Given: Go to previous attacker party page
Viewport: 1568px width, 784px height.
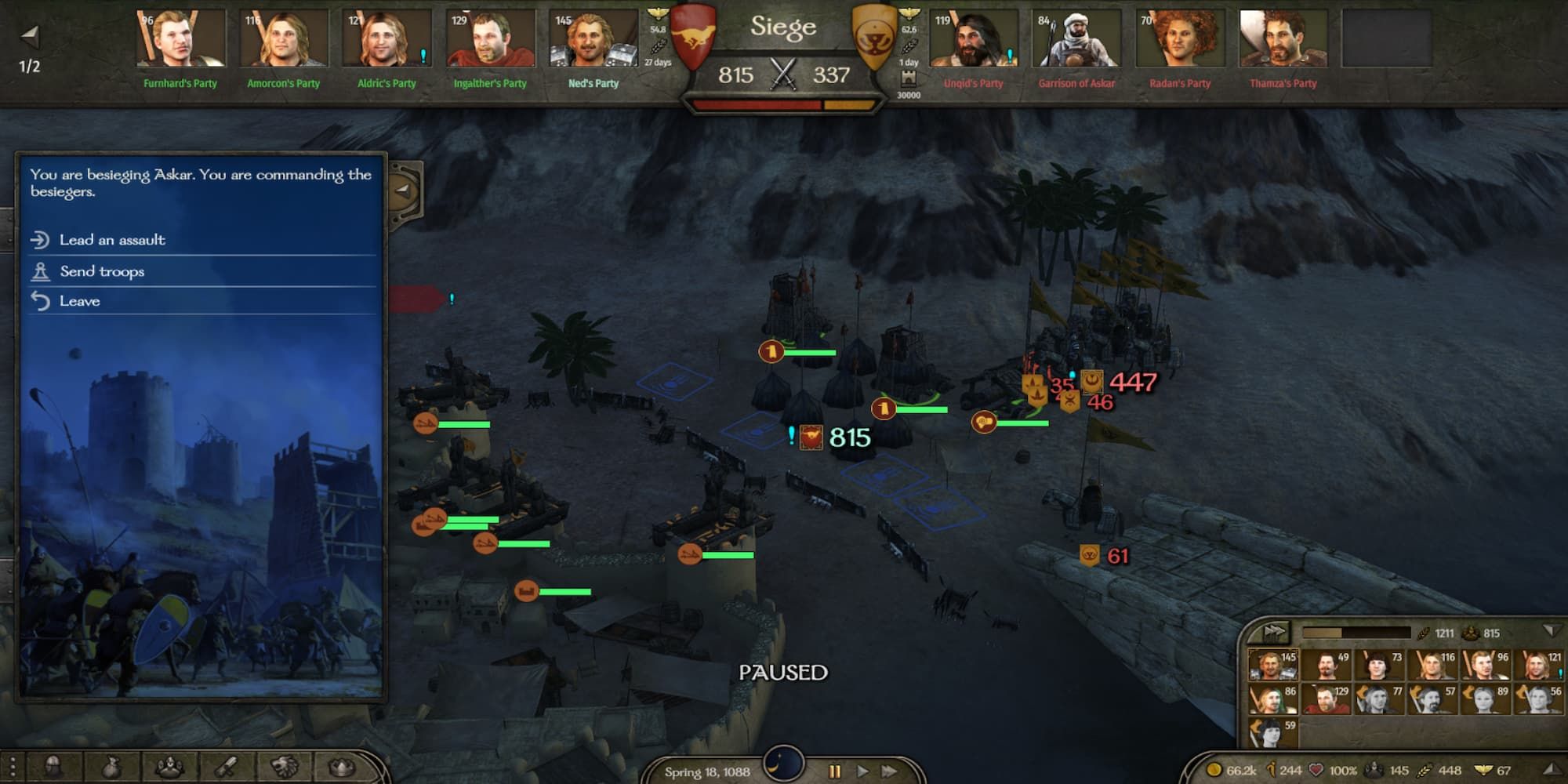Looking at the screenshot, I should coord(30,35).
